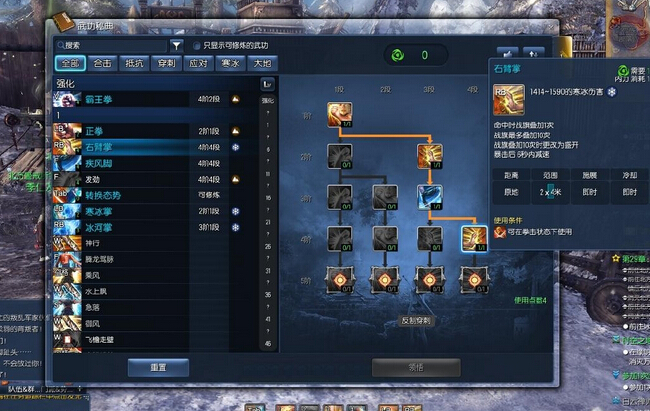
Task: Select the 全部 filter tab
Action: 71,62
